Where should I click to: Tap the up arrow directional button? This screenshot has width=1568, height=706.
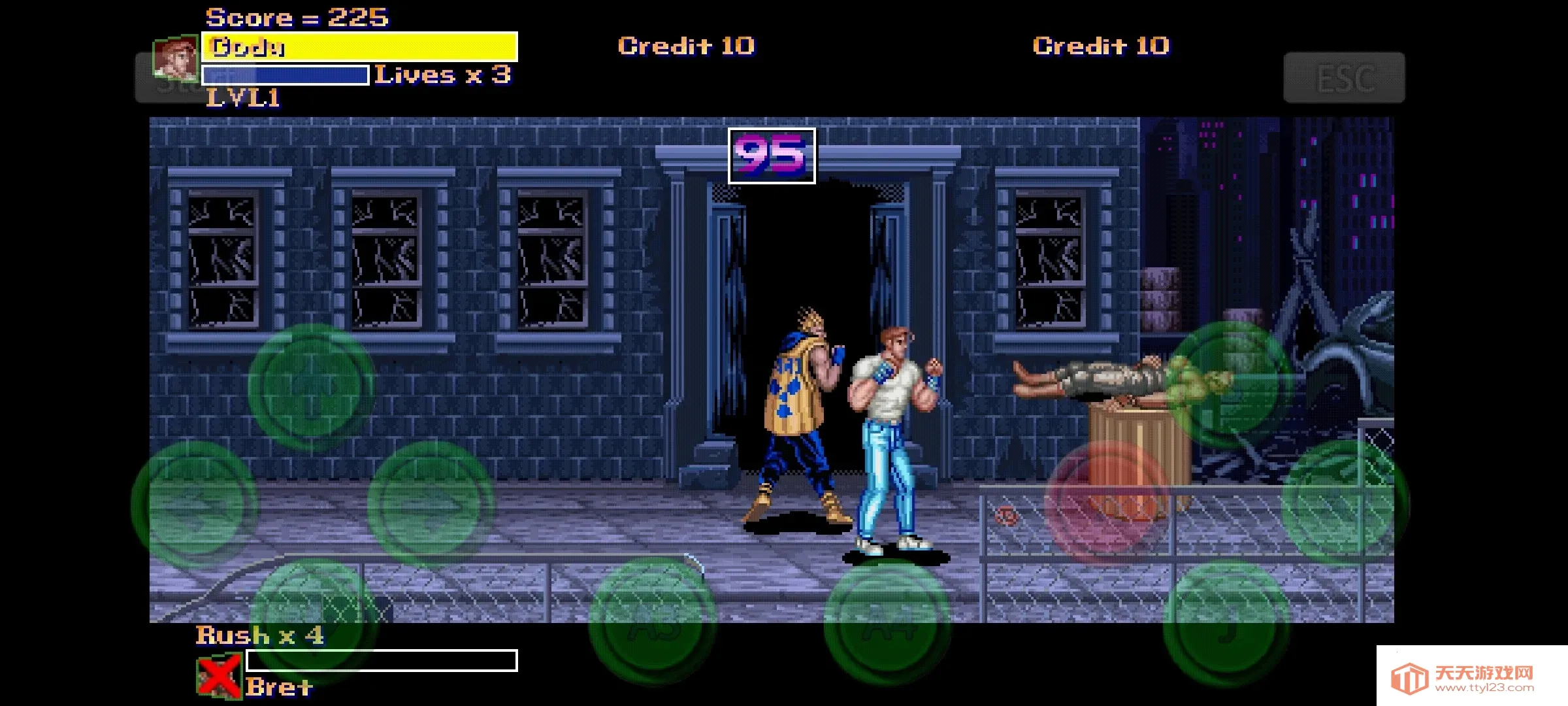point(311,388)
